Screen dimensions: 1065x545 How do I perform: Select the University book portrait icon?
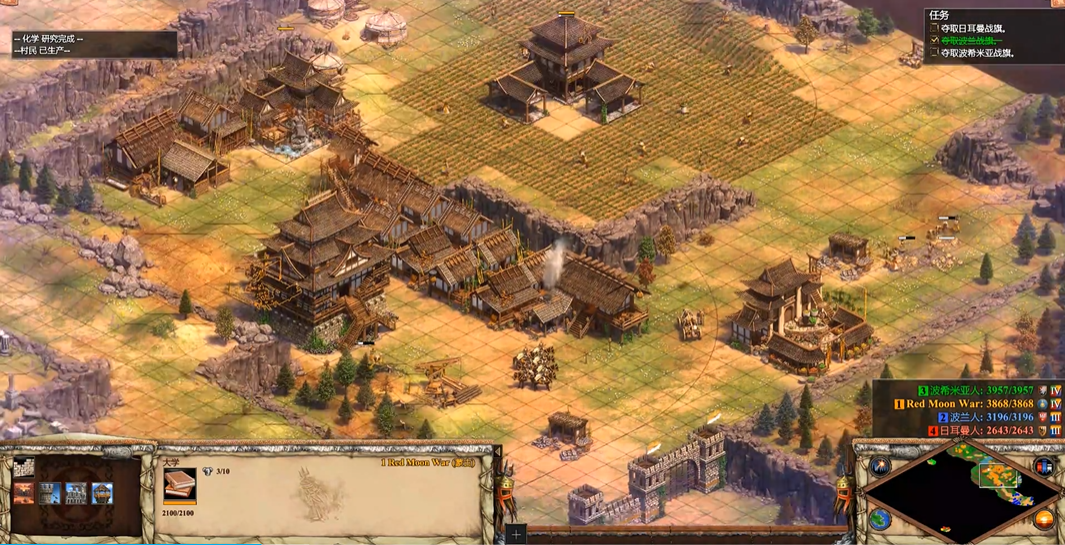180,486
